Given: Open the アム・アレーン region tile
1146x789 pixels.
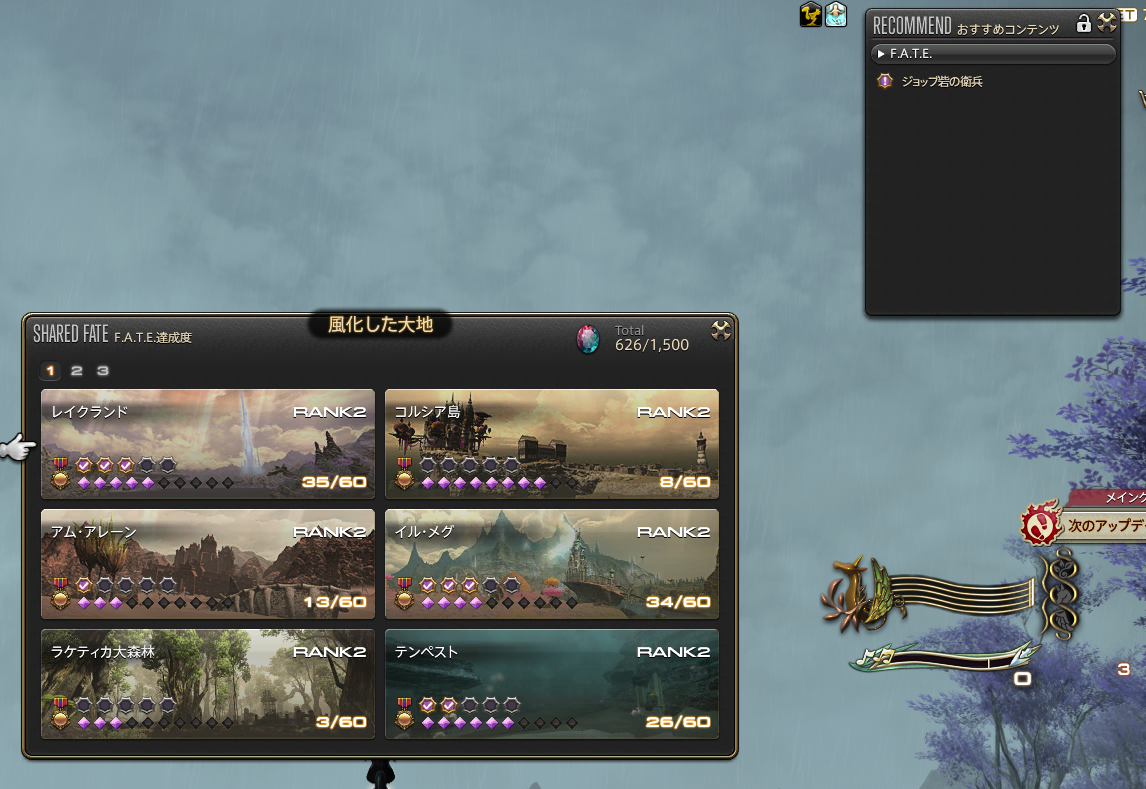Looking at the screenshot, I should pos(207,563).
